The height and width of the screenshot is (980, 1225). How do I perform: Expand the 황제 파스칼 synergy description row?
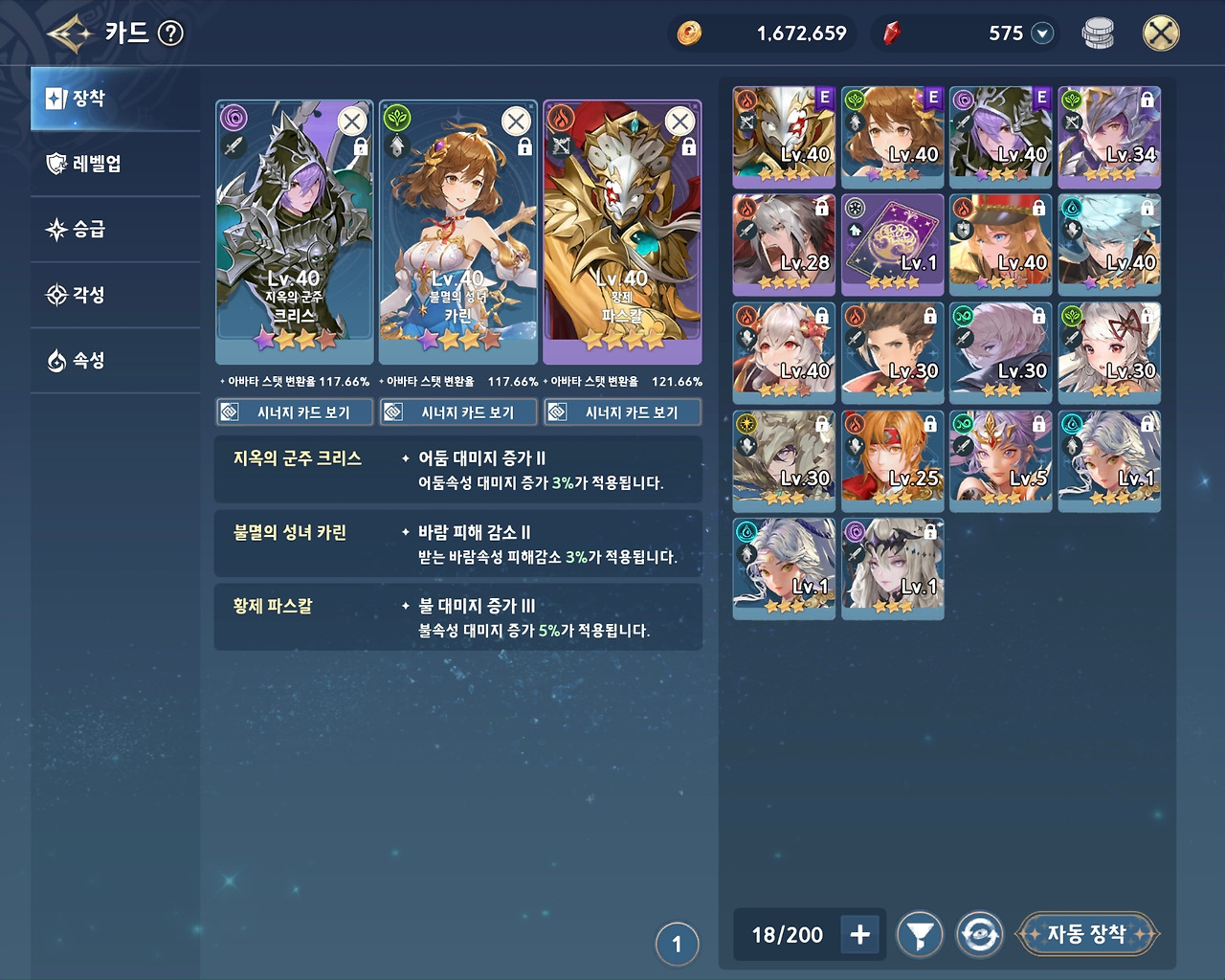[x=457, y=617]
